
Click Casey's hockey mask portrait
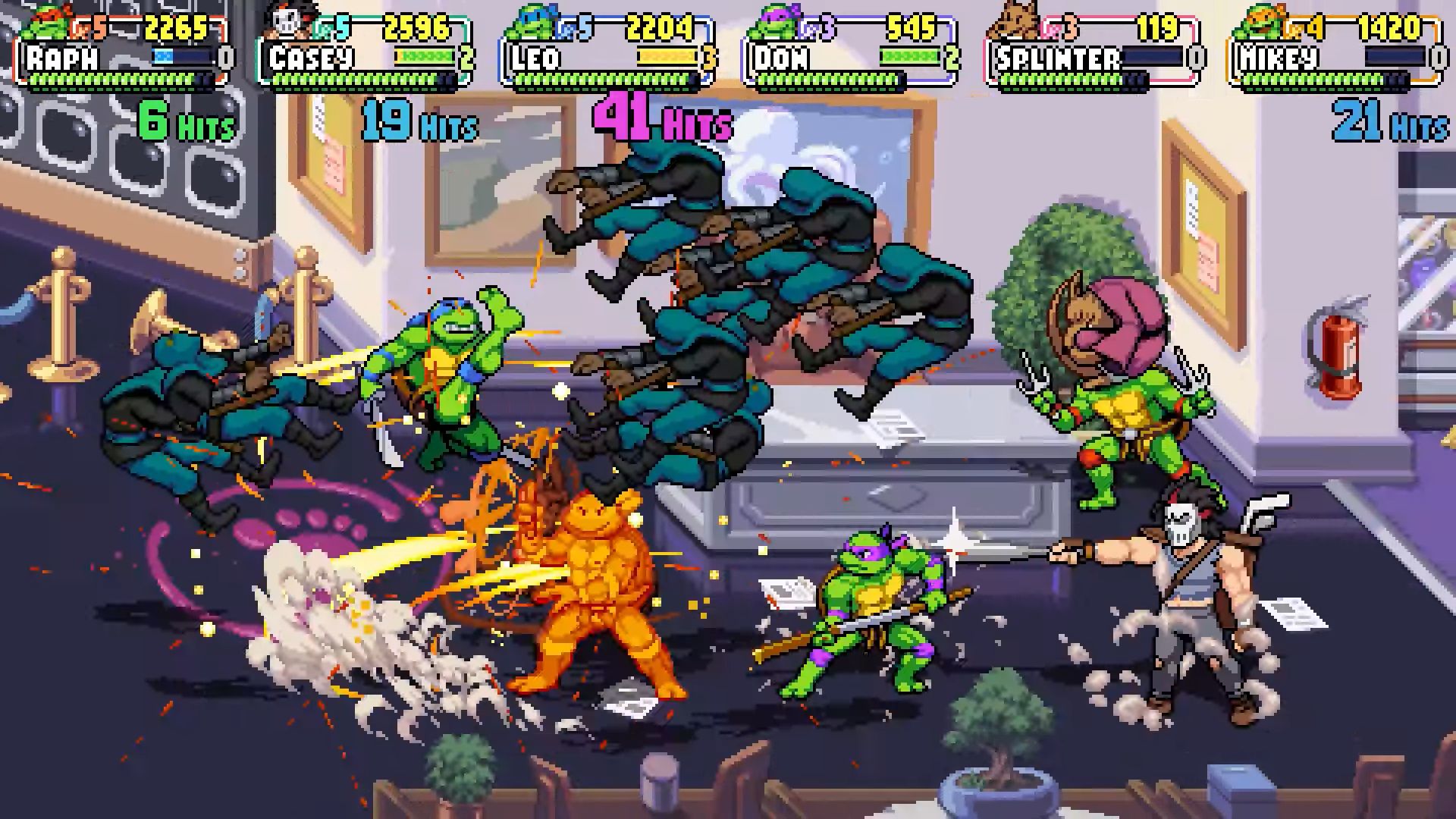pos(288,24)
